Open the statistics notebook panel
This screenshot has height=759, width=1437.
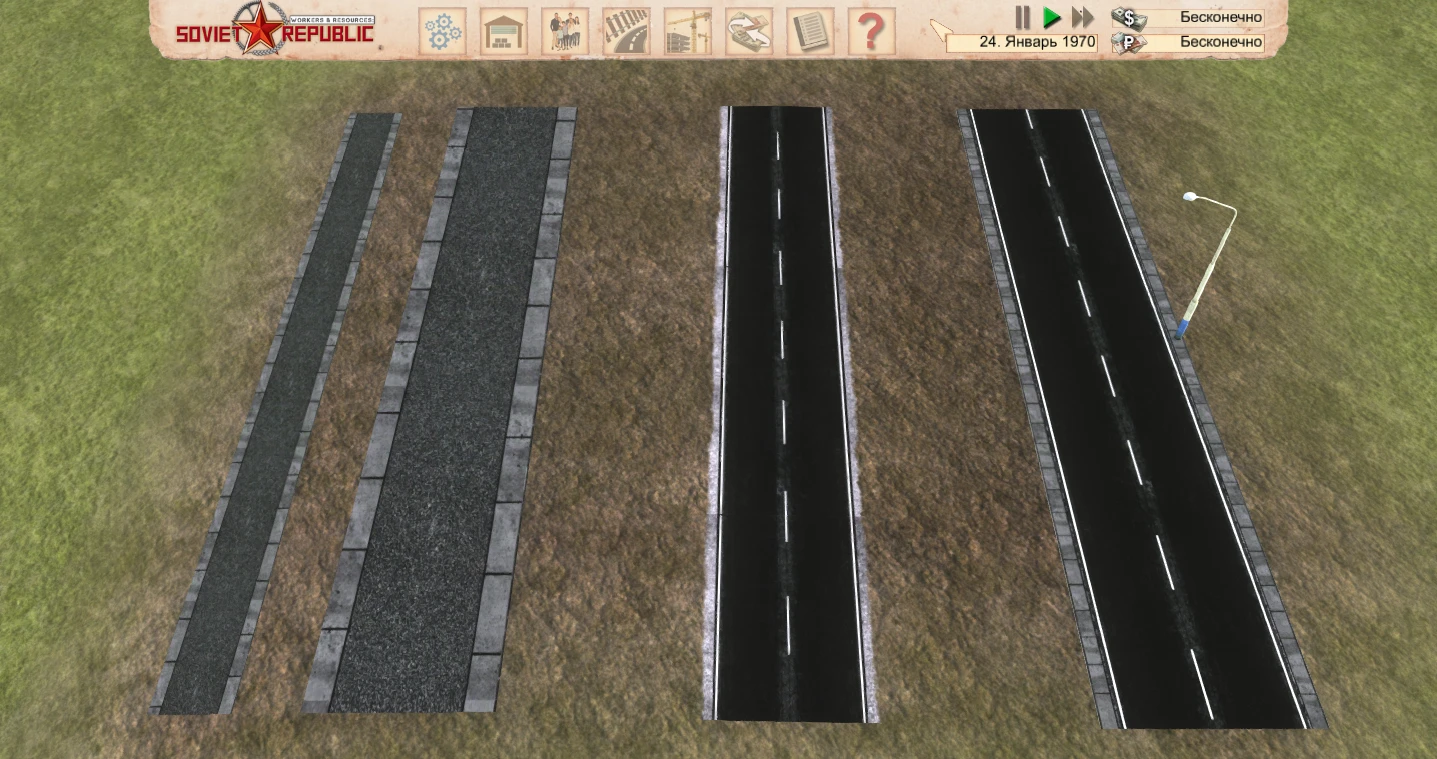(811, 31)
